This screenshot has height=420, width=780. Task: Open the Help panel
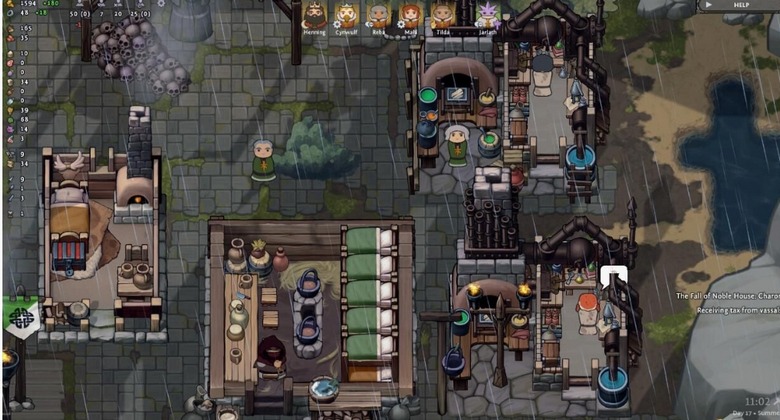(740, 5)
